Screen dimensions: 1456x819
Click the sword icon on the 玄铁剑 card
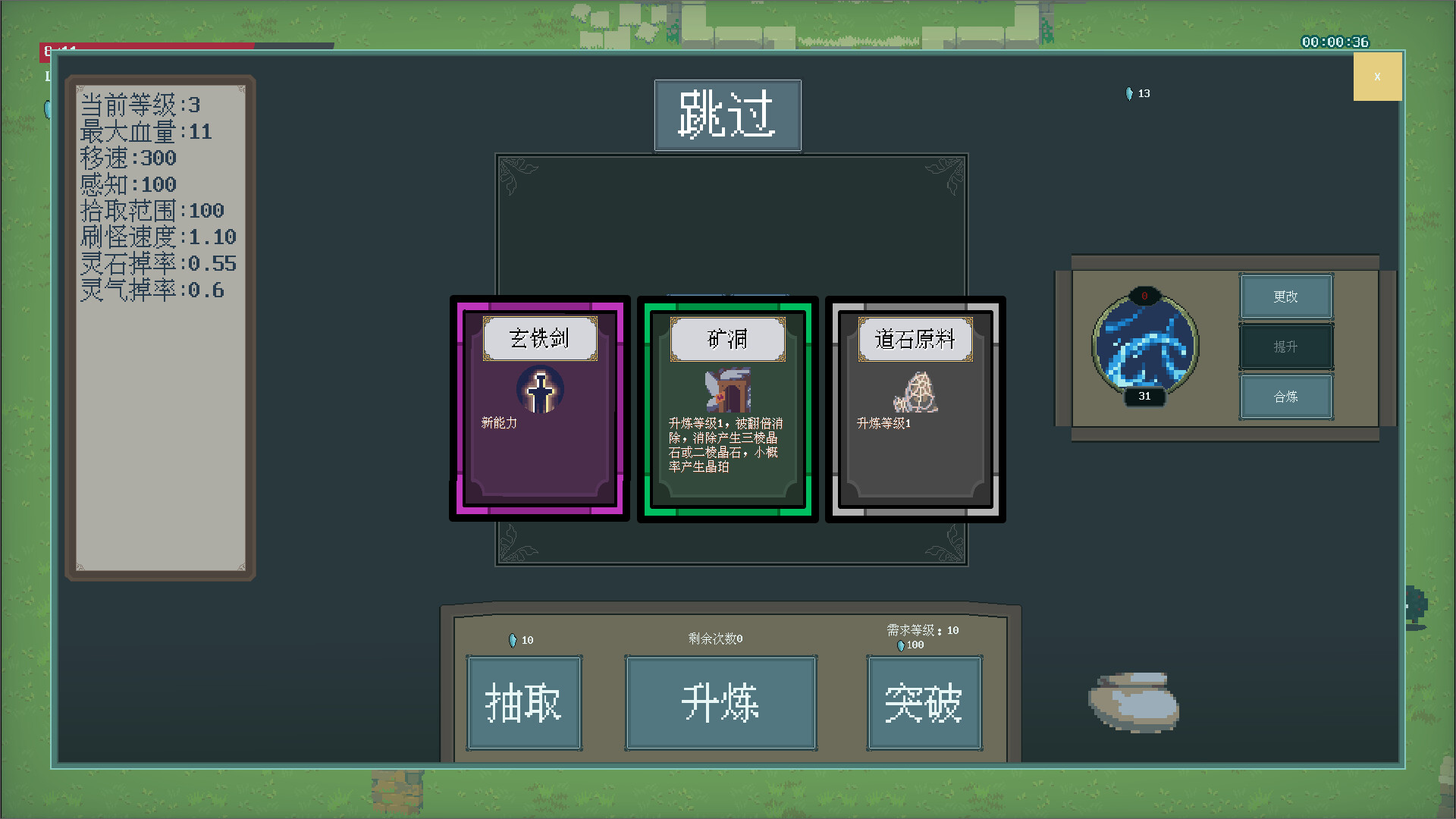tap(540, 389)
